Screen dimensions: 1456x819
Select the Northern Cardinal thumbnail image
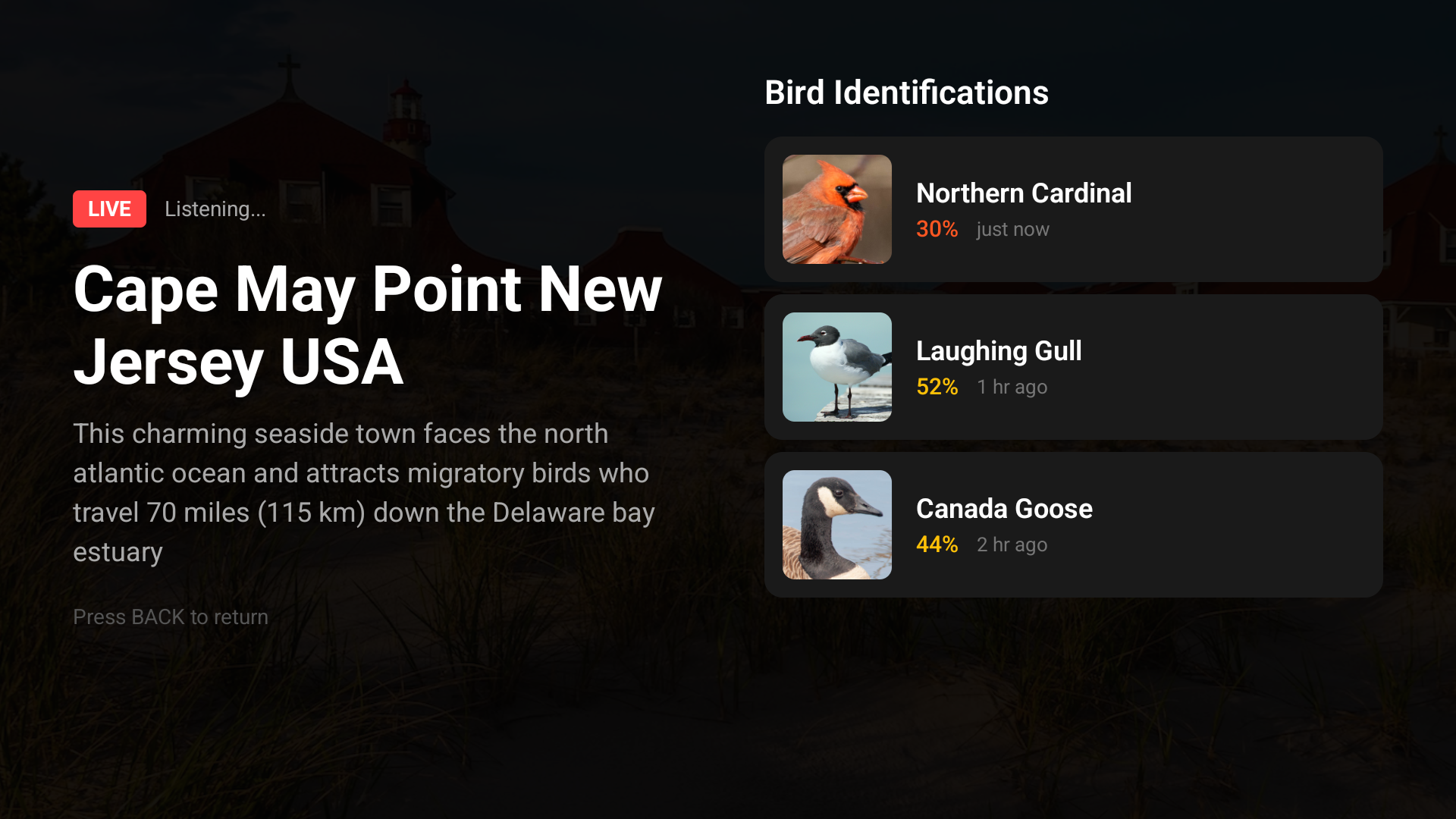point(836,209)
